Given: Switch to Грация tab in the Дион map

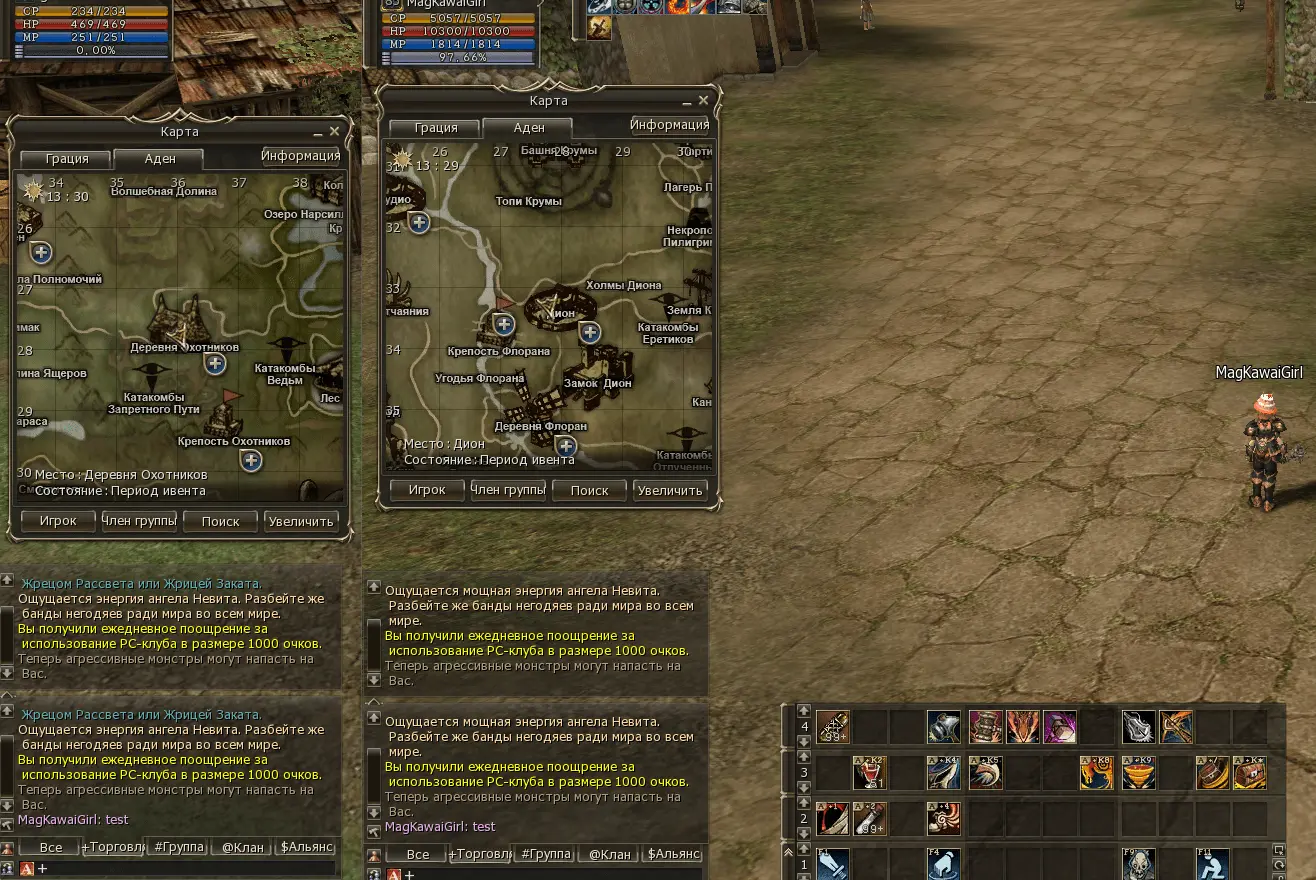Looking at the screenshot, I should coord(436,128).
